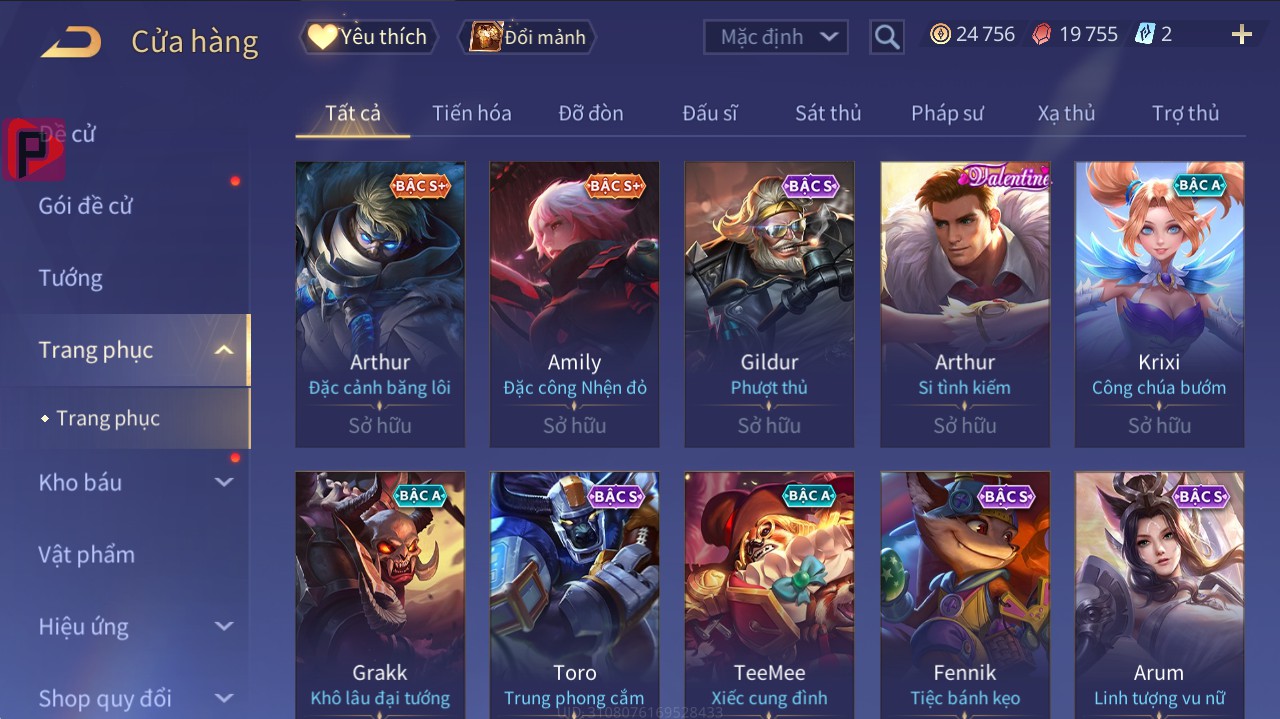Open the Đổi mảnh fragment exchange

click(527, 37)
